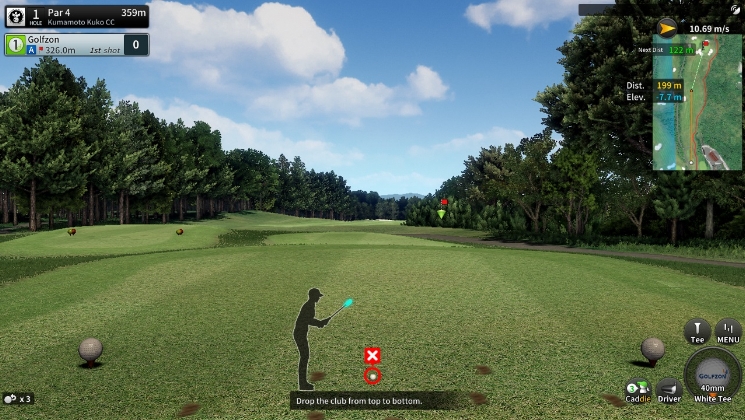Open the Caddie assistant
Screen dimensions: 745x420
pos(637,391)
